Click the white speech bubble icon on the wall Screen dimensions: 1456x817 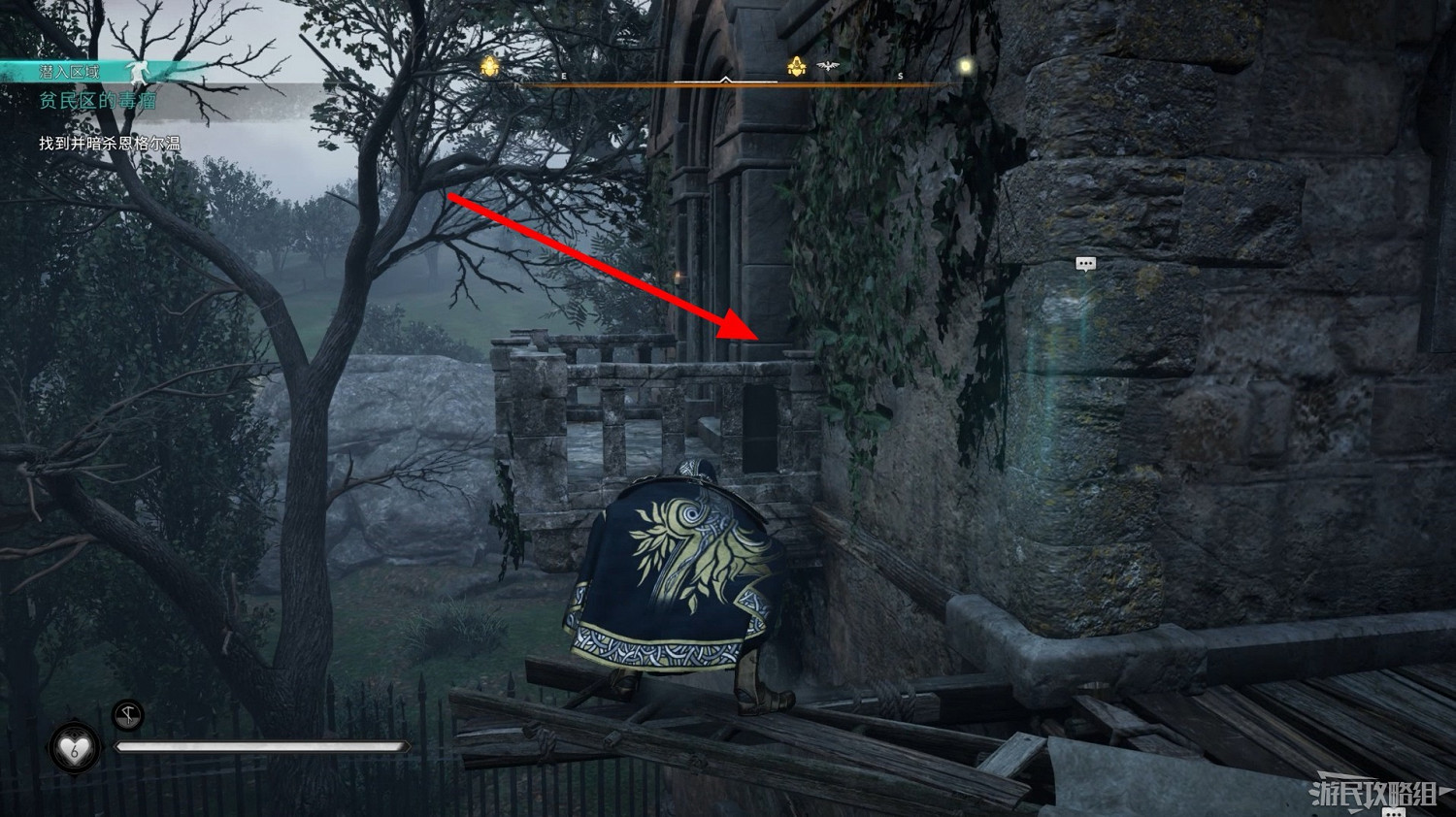pos(1086,263)
